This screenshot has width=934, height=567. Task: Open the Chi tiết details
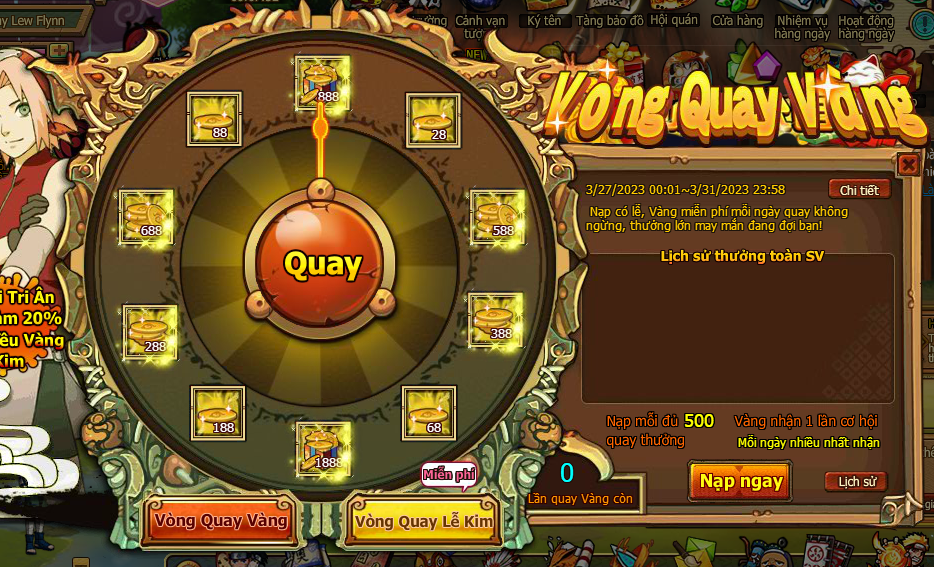tap(859, 190)
